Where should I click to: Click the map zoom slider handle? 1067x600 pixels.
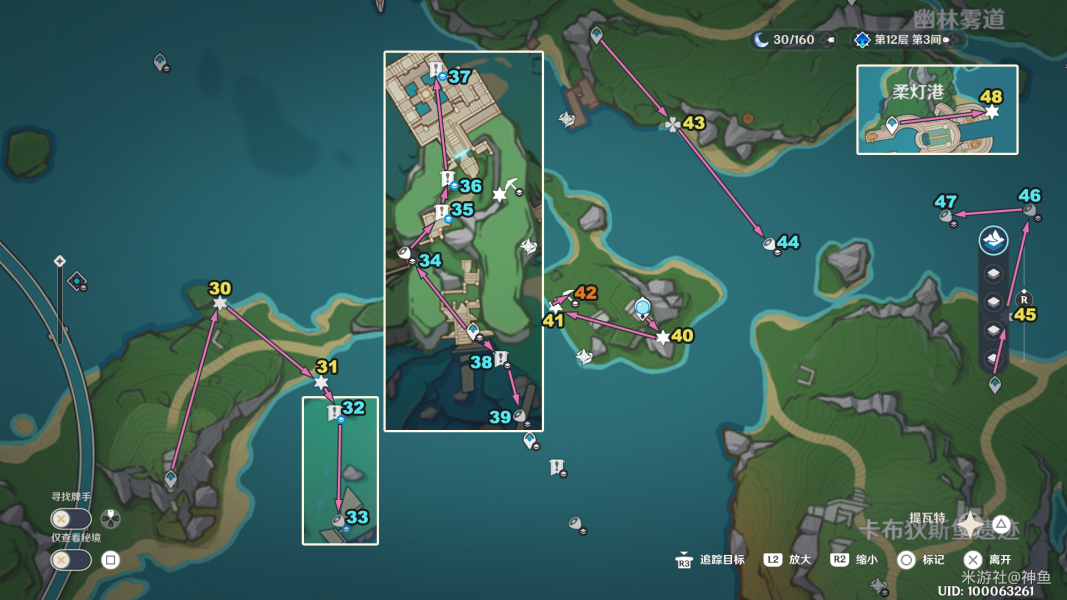click(x=60, y=262)
